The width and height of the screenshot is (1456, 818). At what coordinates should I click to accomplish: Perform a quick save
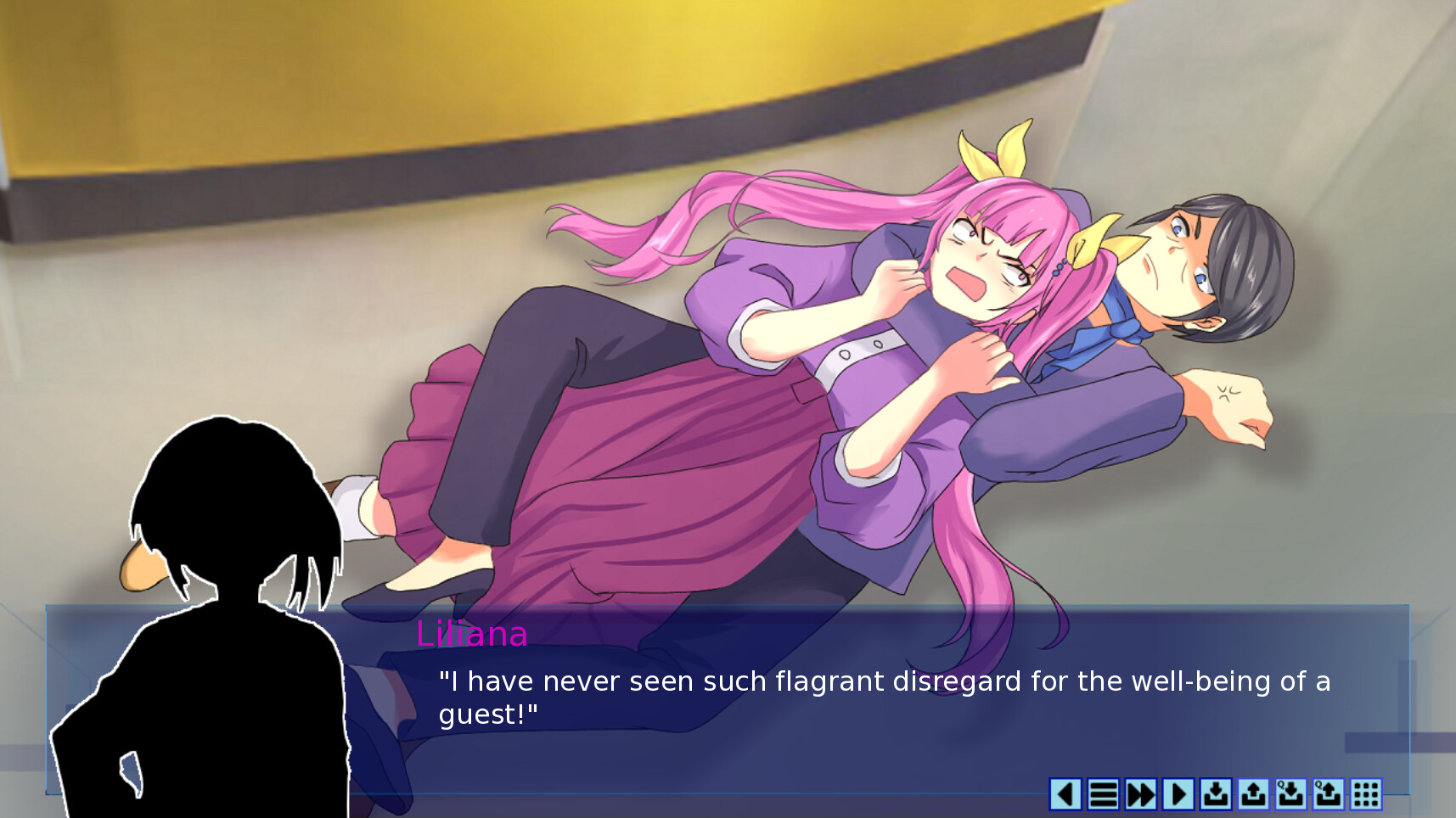click(x=1290, y=796)
